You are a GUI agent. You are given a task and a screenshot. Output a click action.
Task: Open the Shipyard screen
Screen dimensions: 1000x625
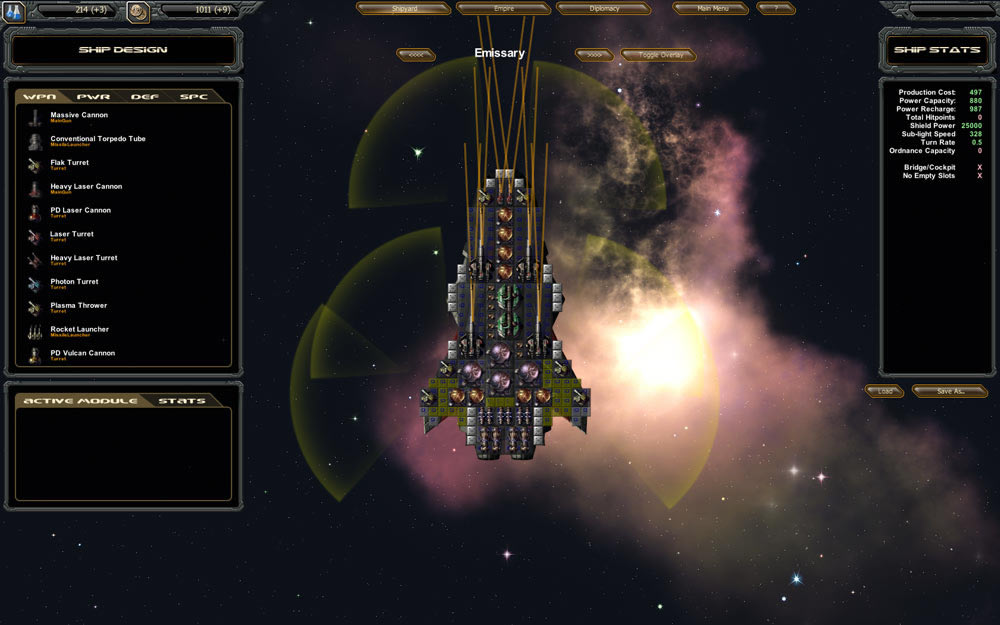[403, 8]
